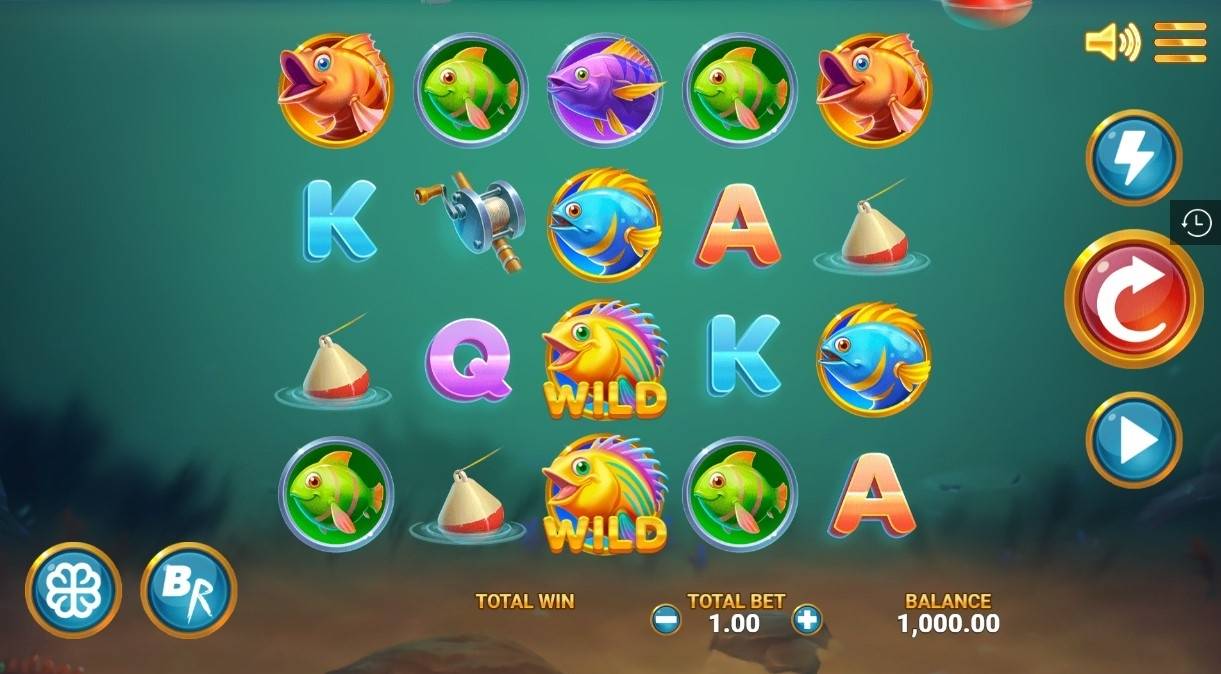1221x674 pixels.
Task: Open the hamburger menu
Action: click(1180, 42)
